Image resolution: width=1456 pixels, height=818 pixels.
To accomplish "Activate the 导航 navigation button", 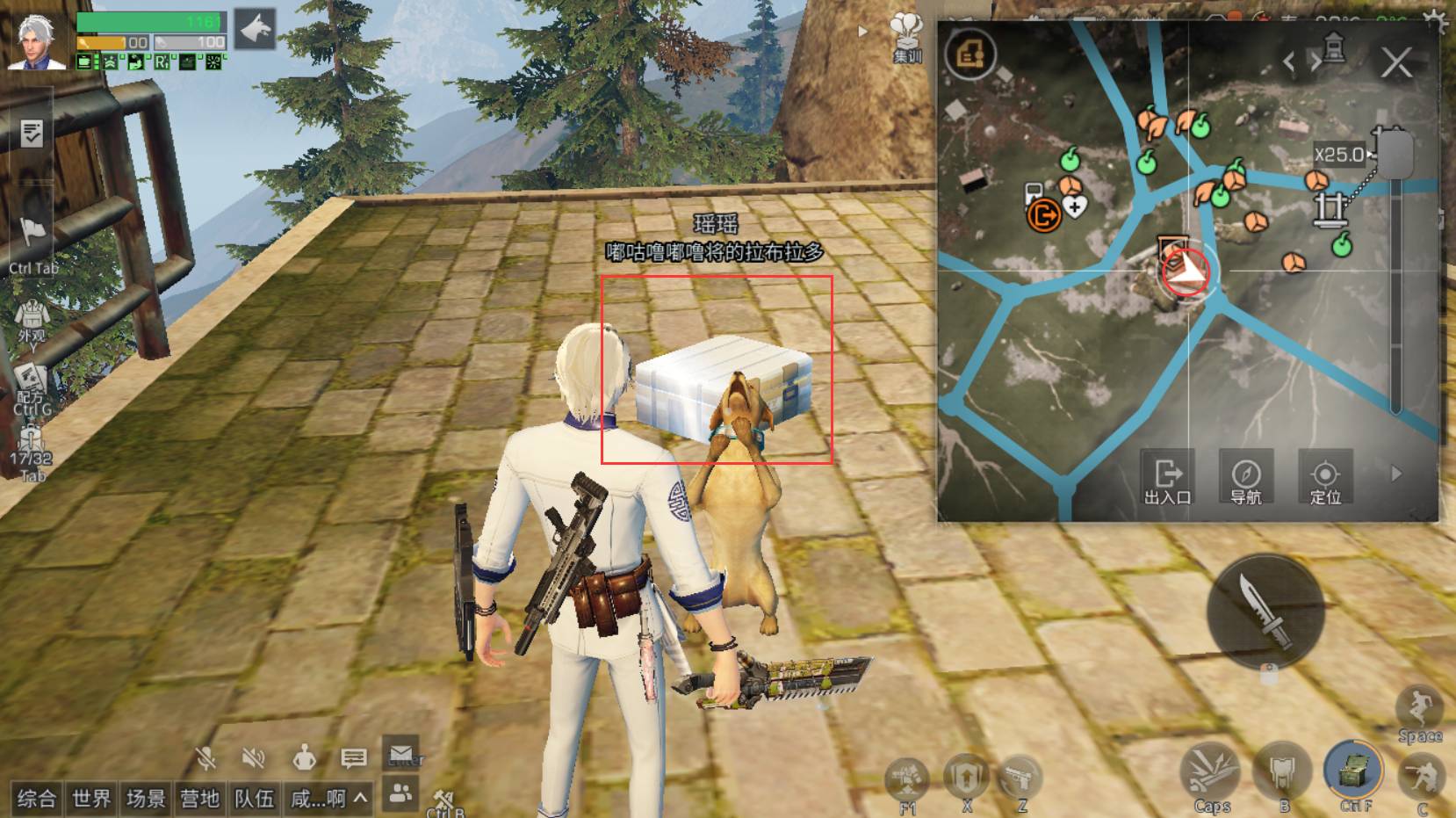I will click(1245, 479).
